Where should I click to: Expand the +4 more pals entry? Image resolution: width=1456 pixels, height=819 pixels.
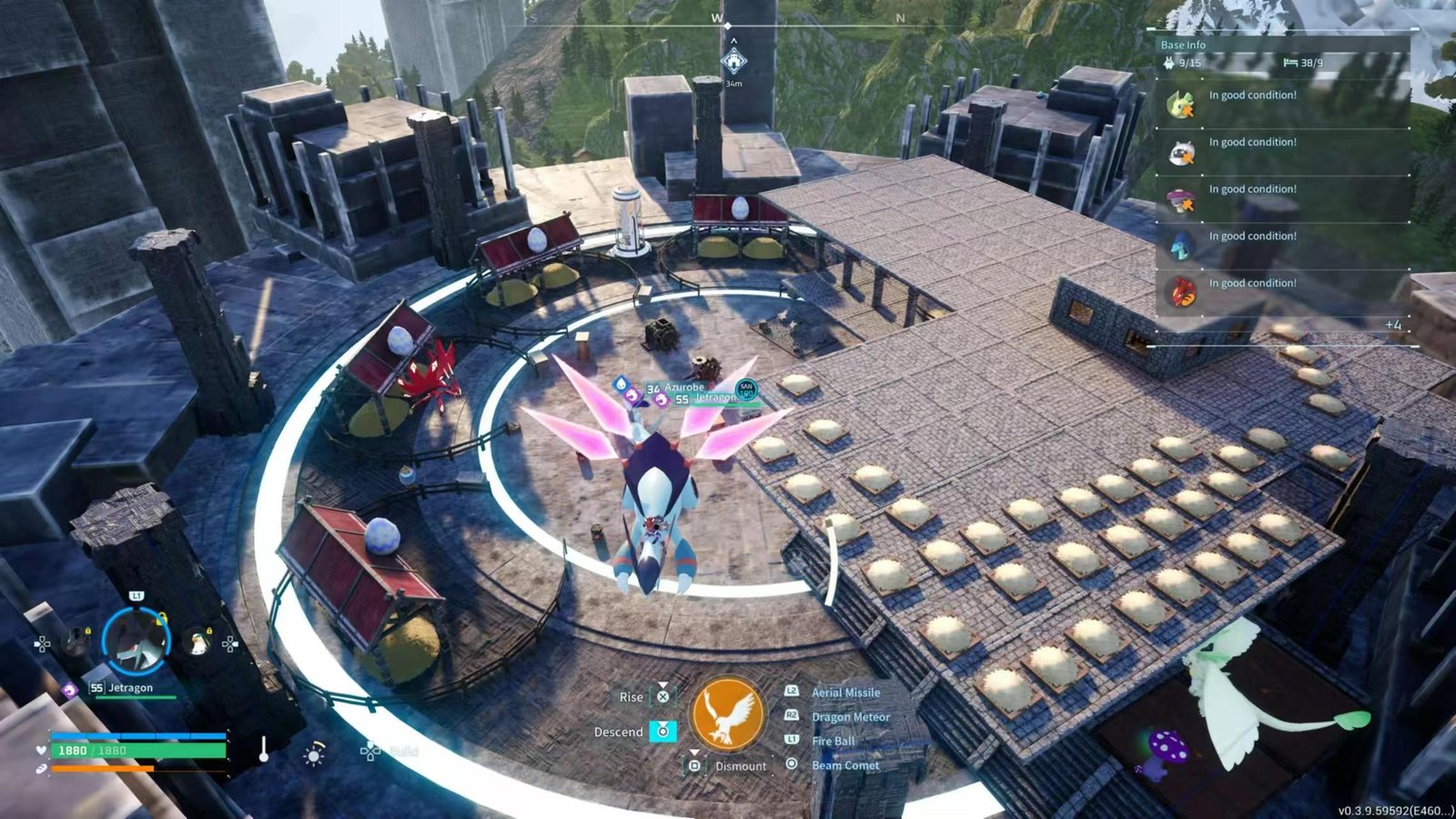point(1392,325)
